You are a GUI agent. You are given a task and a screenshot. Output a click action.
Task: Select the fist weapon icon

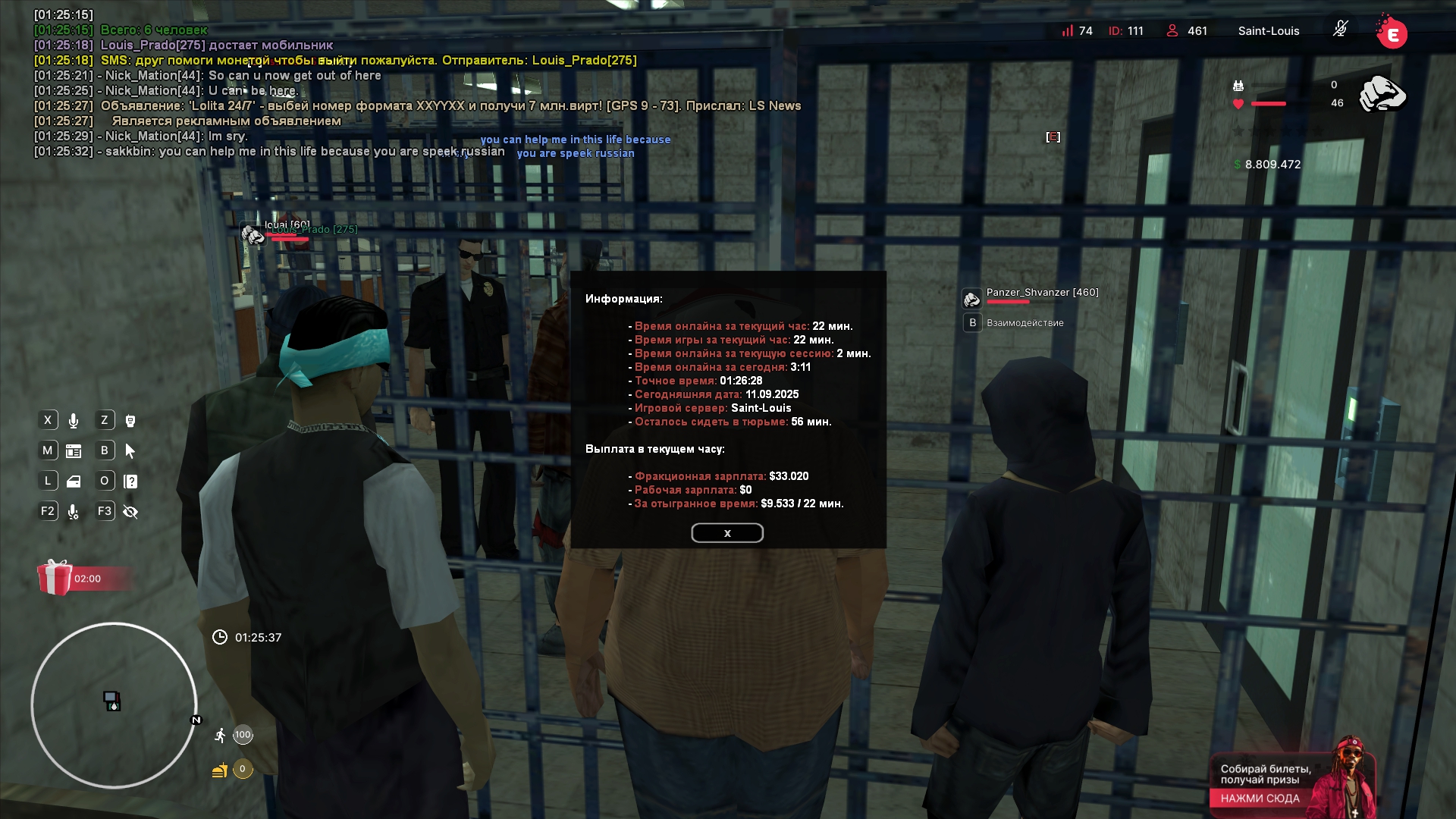1382,94
